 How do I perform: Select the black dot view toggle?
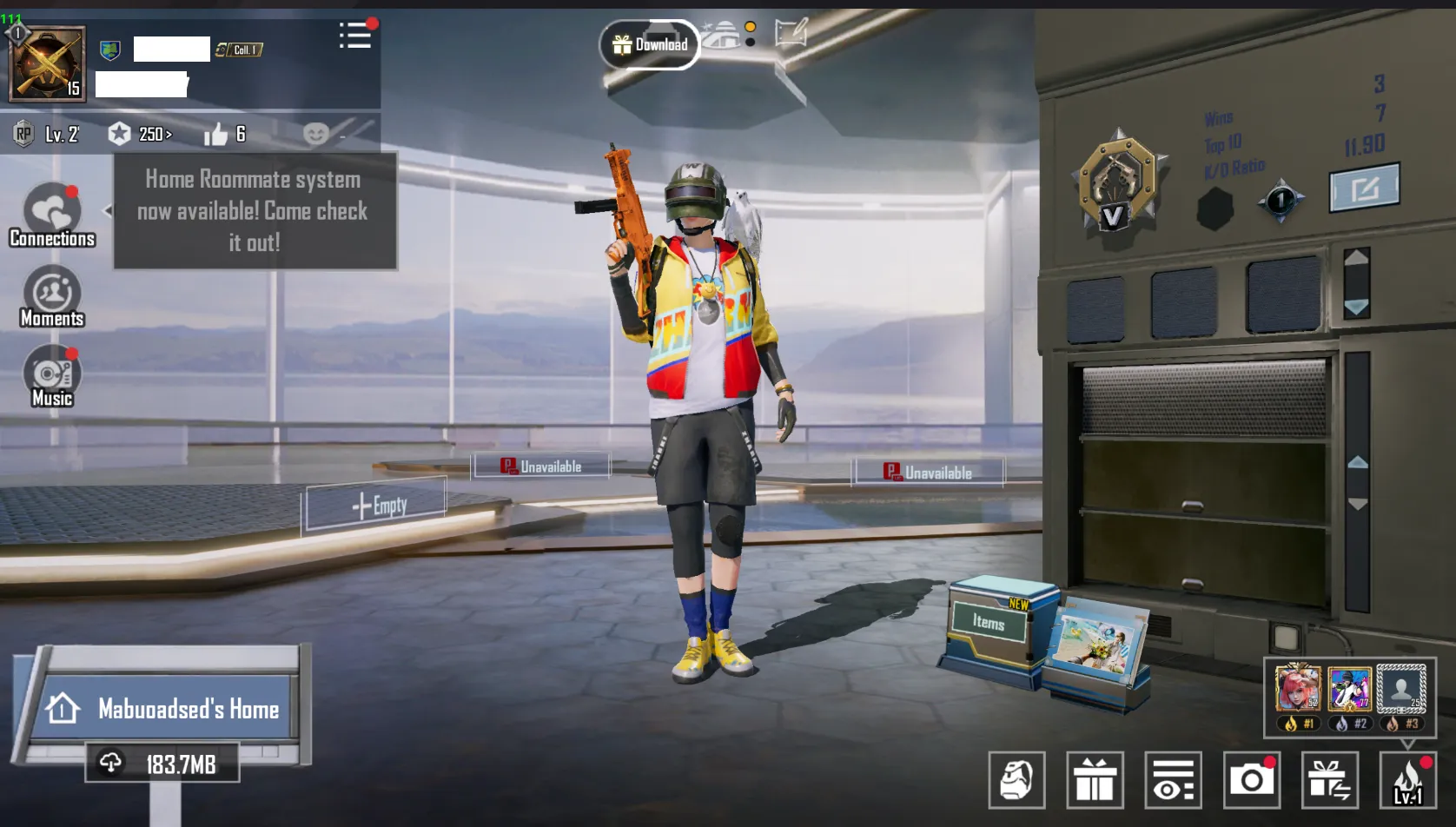750,43
